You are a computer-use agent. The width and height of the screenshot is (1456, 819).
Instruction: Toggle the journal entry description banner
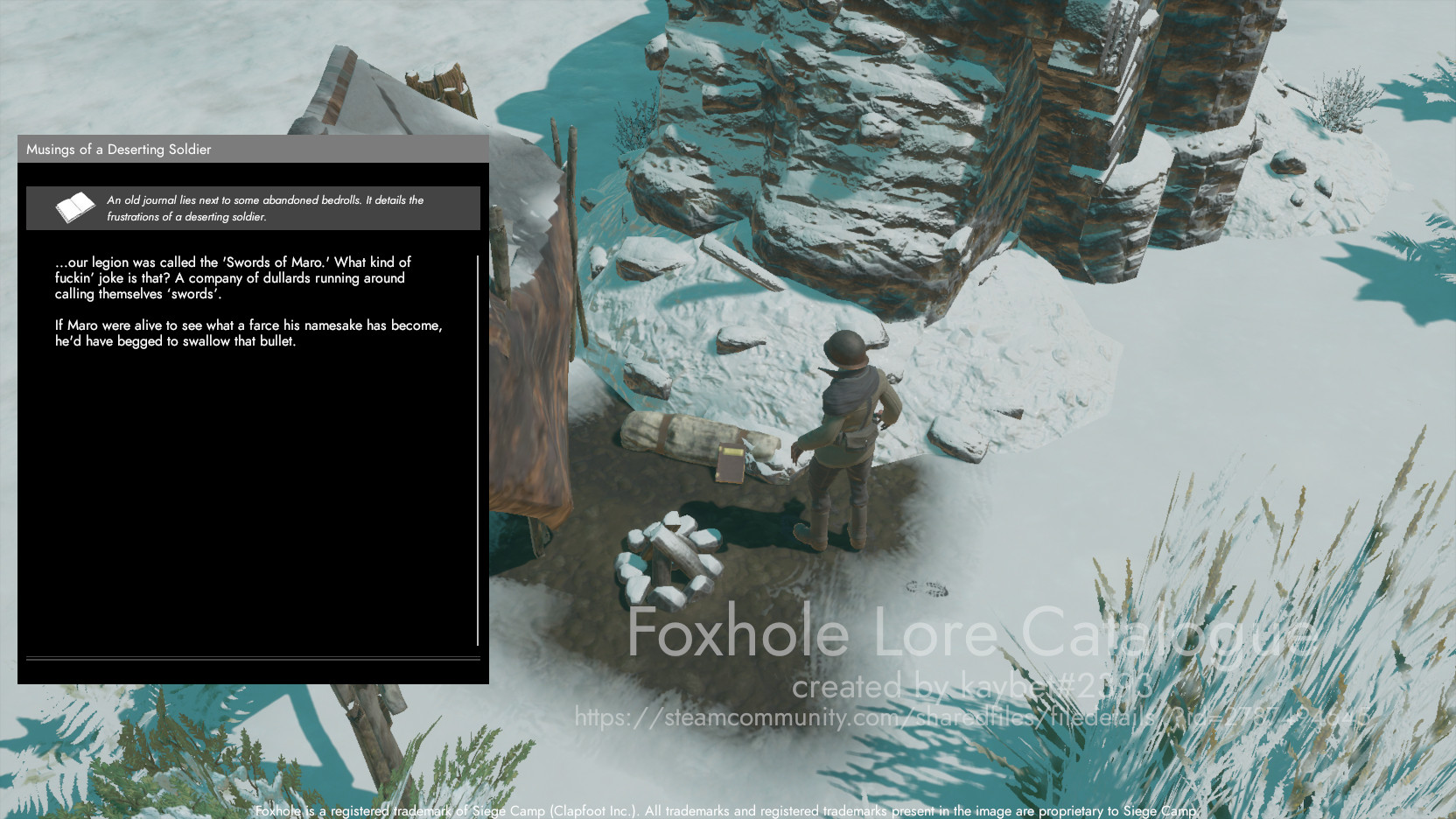[254, 207]
